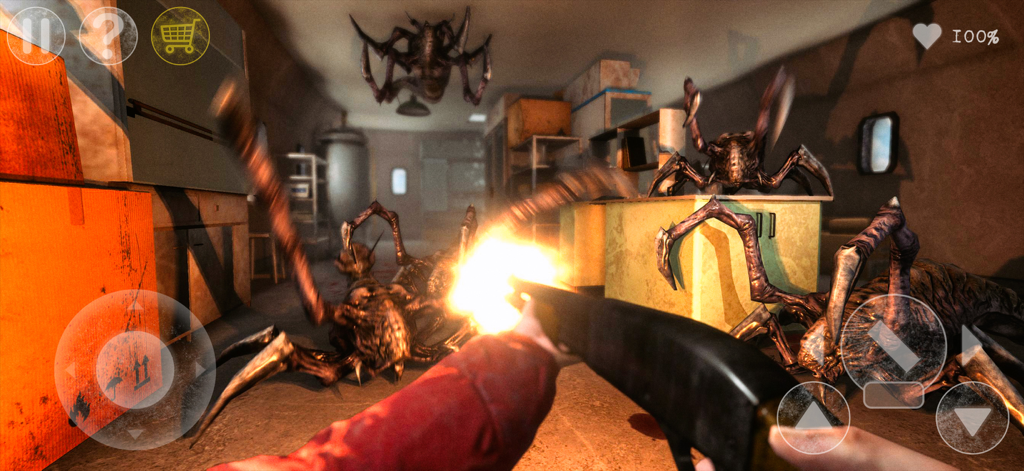Tap the movement joystick center thumb

coord(135,370)
